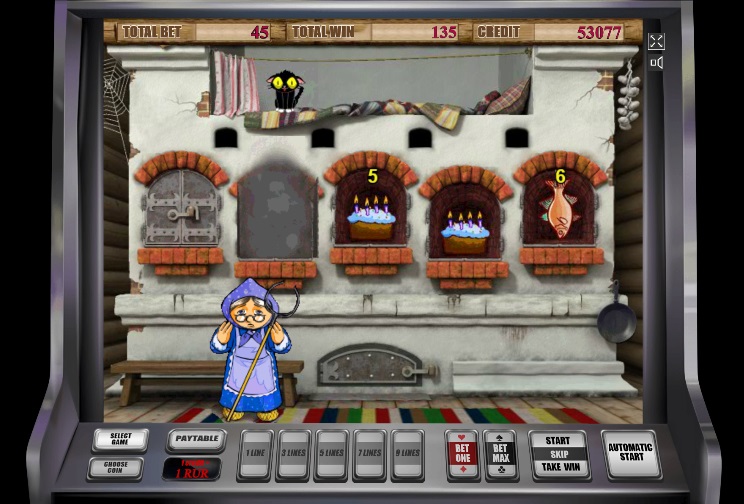Hit the Bet Max button
Image resolution: width=744 pixels, height=504 pixels.
pos(500,454)
